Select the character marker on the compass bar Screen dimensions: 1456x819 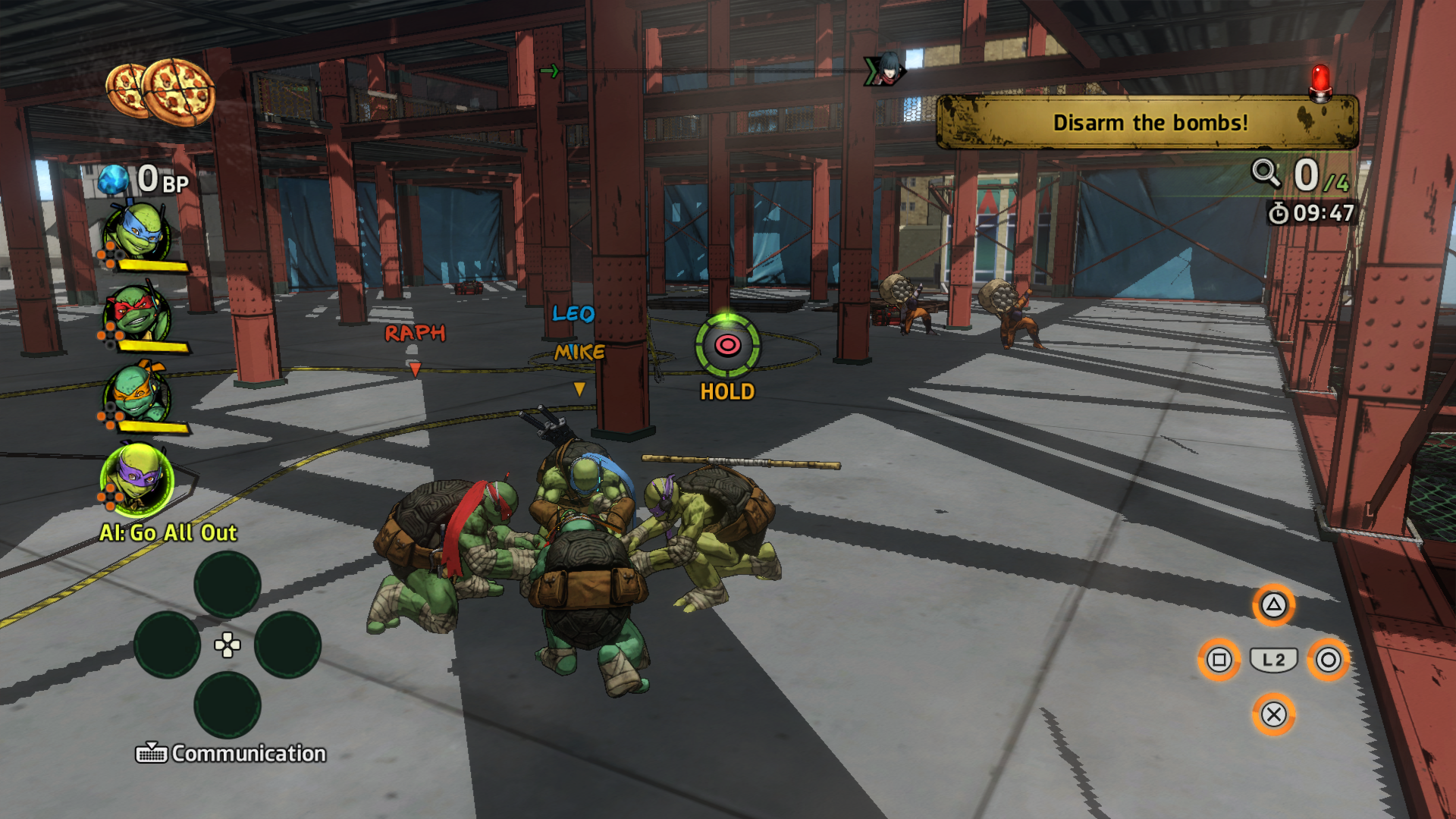885,70
